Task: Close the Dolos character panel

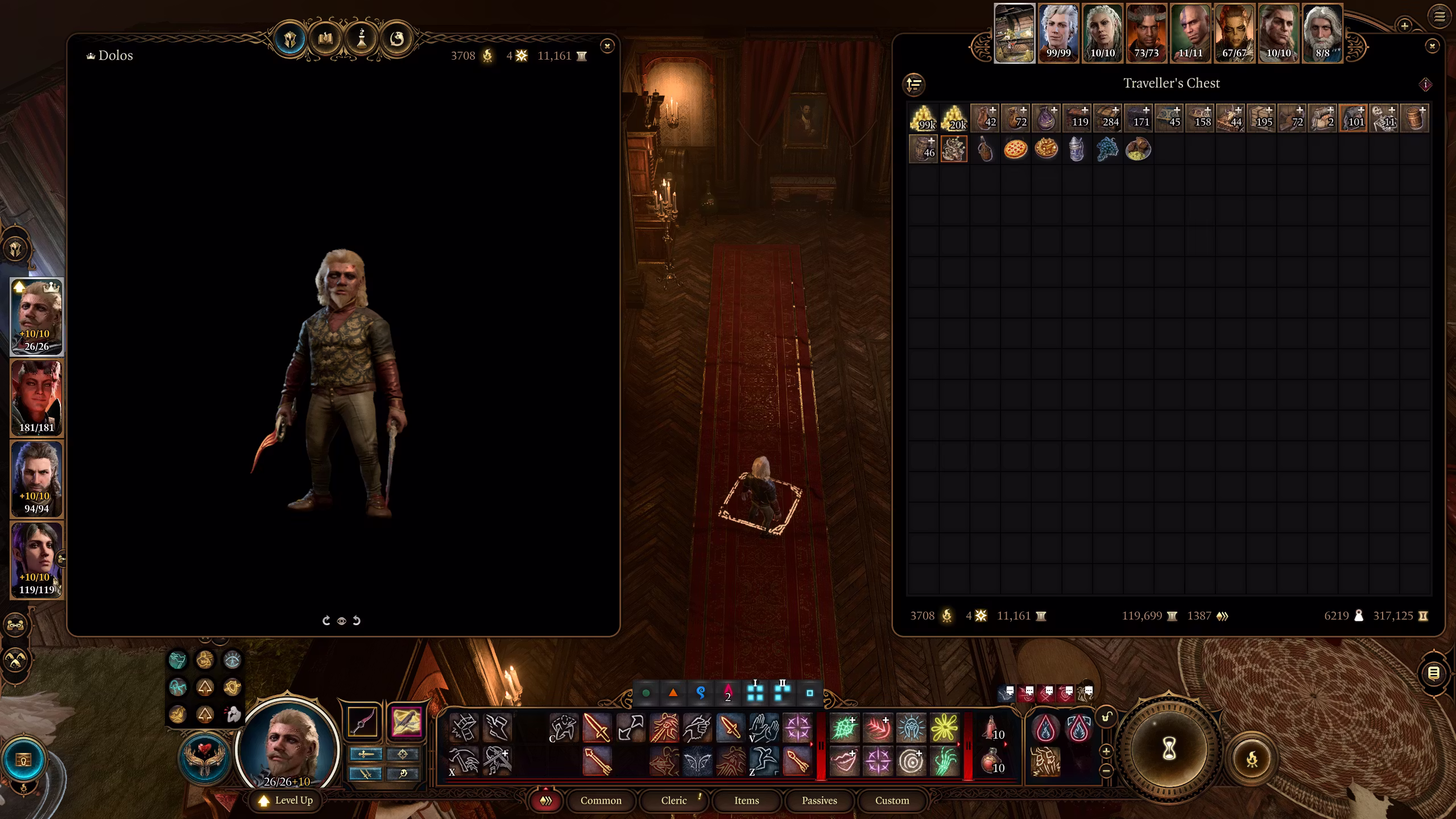Action: (607, 46)
